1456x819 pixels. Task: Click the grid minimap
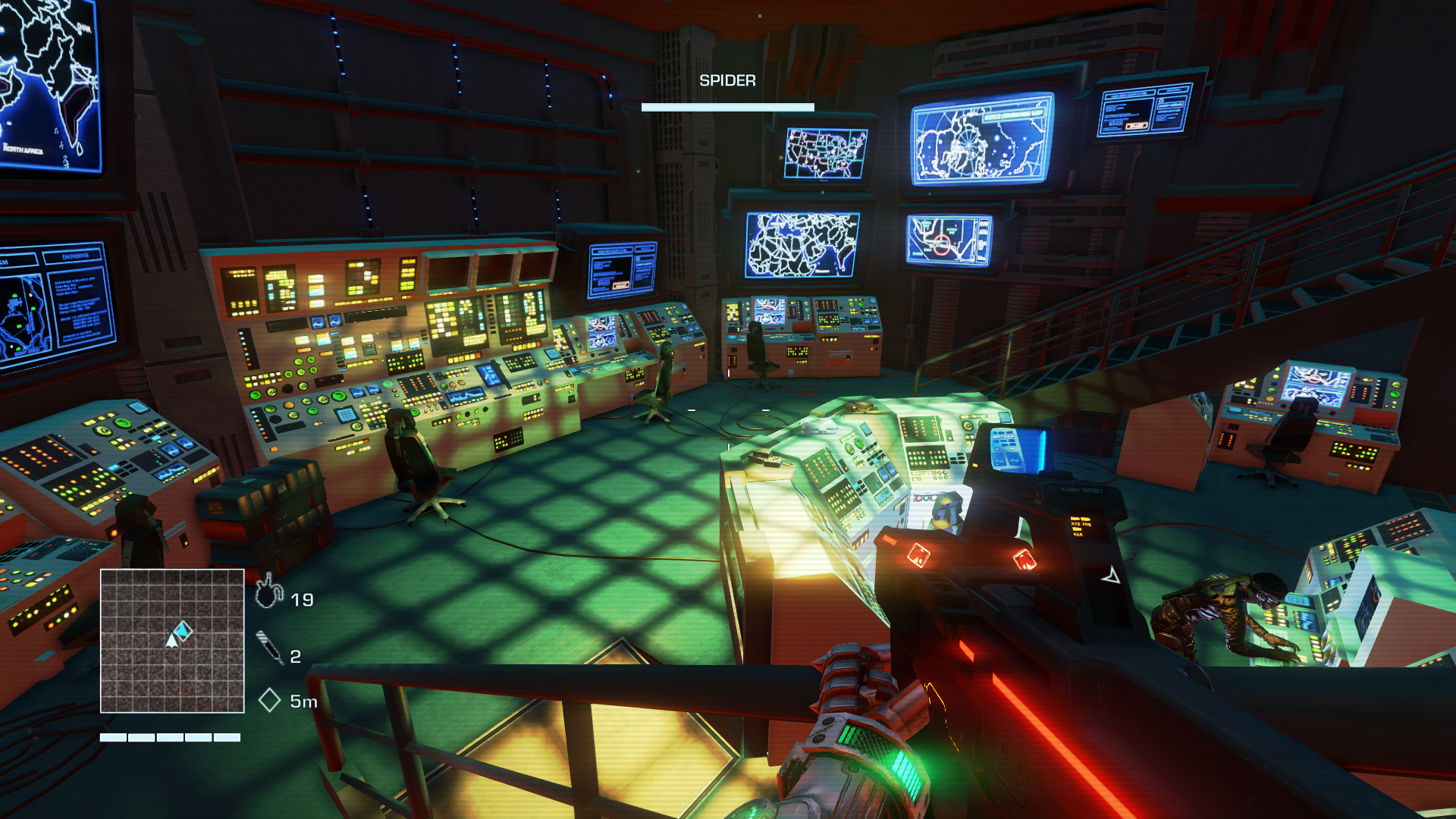172,641
